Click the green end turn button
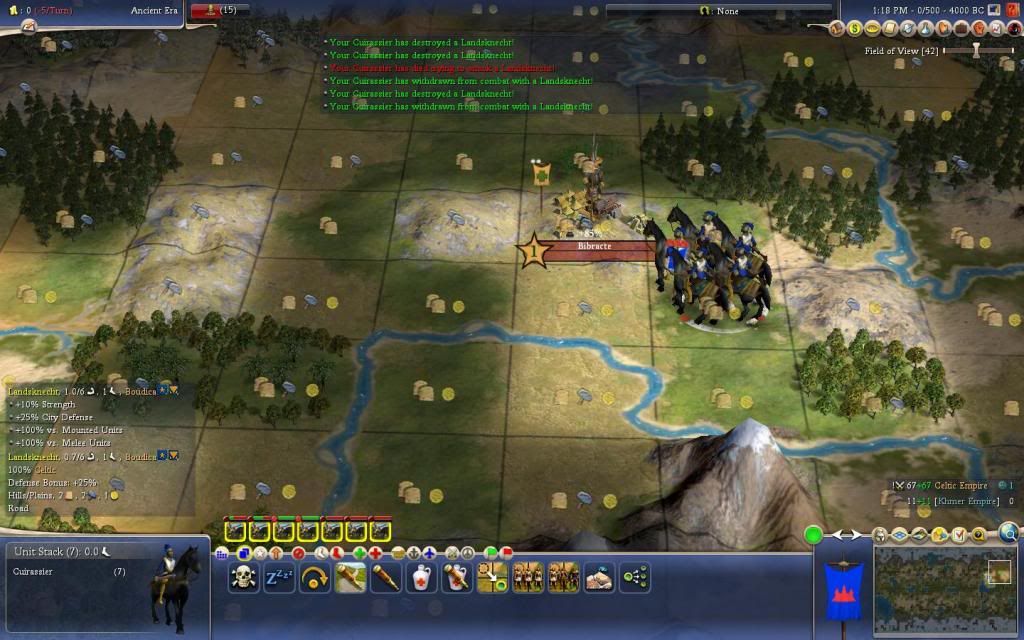The height and width of the screenshot is (640, 1024). point(813,535)
